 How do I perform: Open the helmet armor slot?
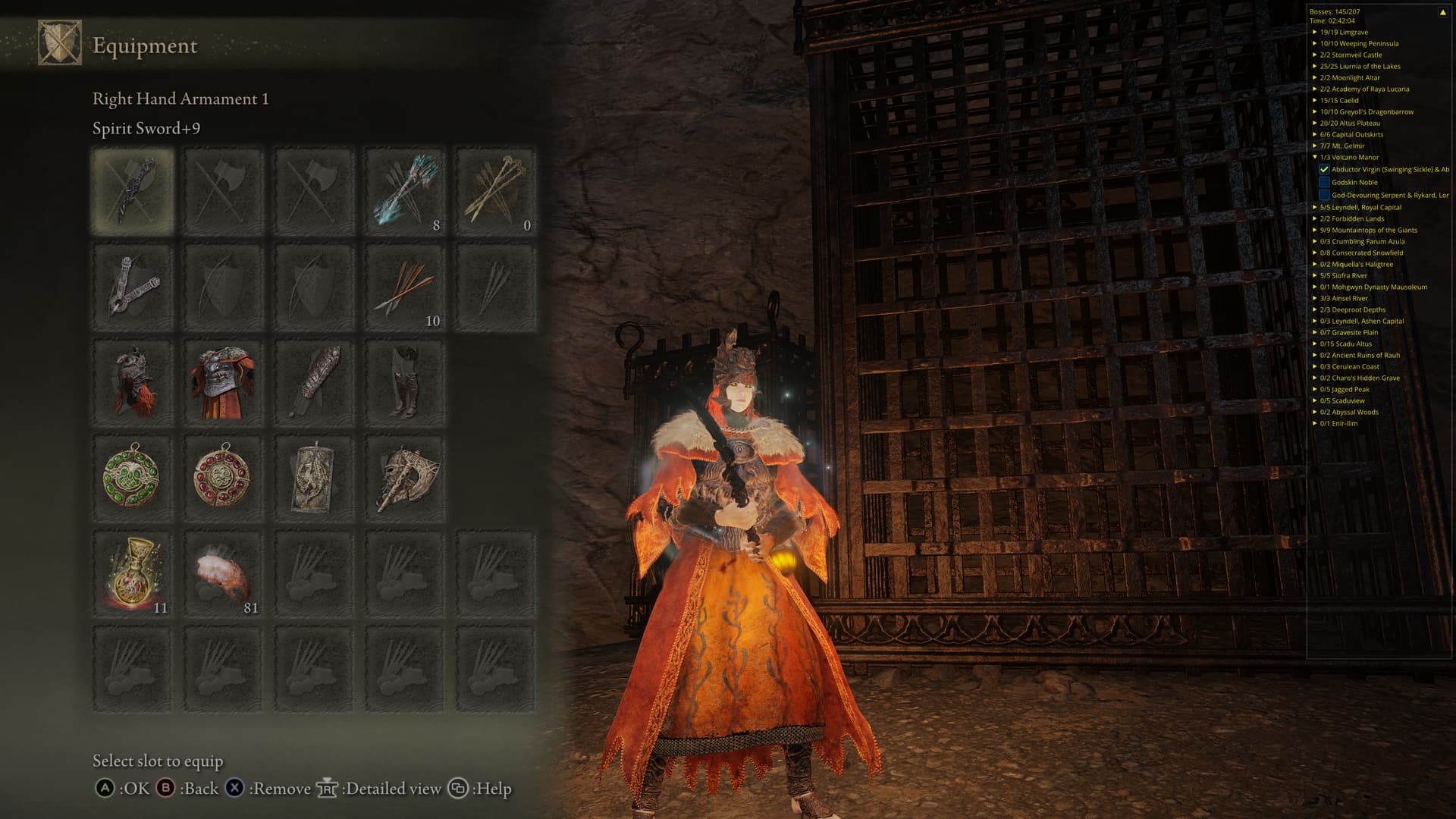(x=133, y=382)
